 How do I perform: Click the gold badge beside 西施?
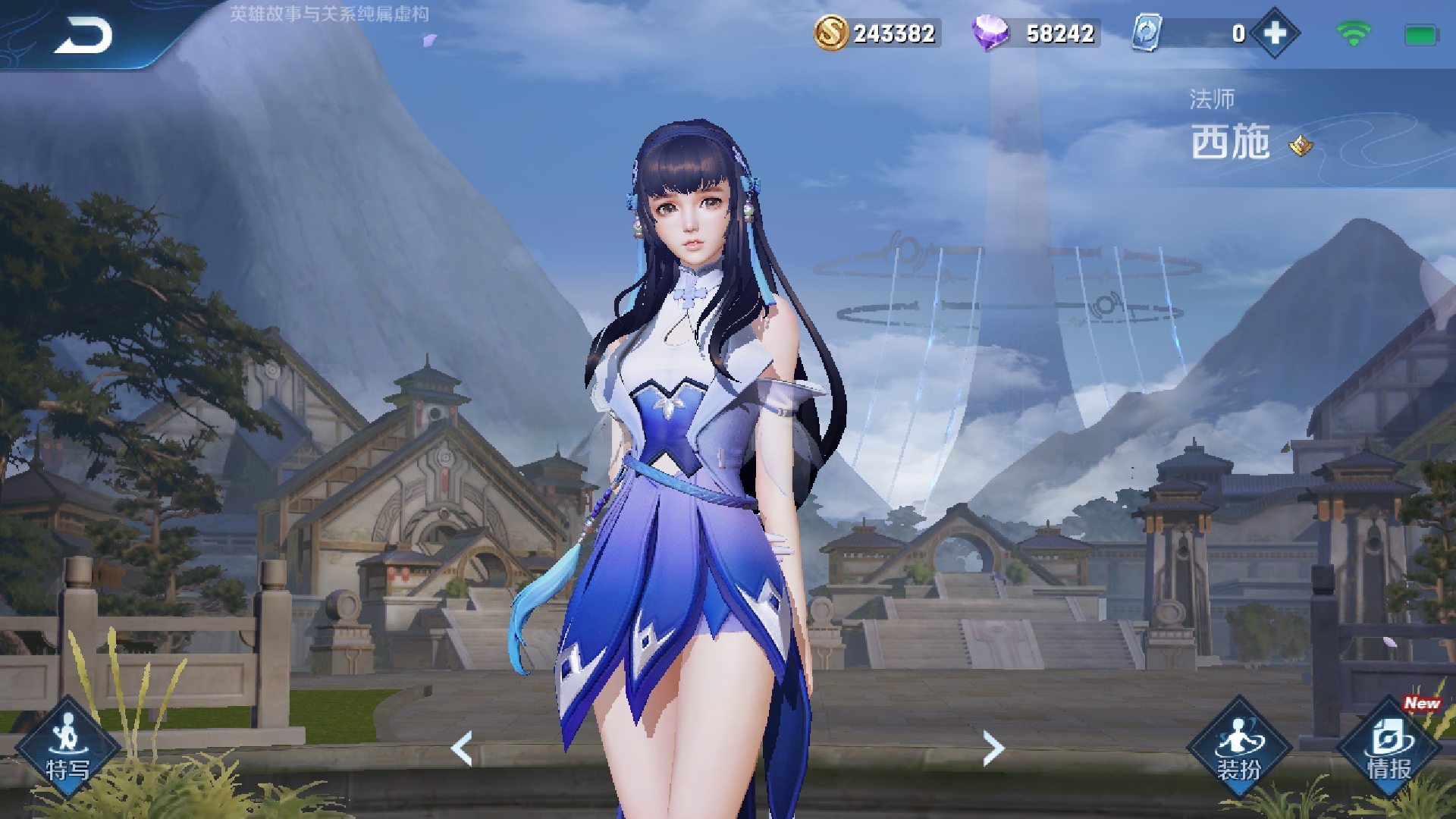coord(1301,145)
